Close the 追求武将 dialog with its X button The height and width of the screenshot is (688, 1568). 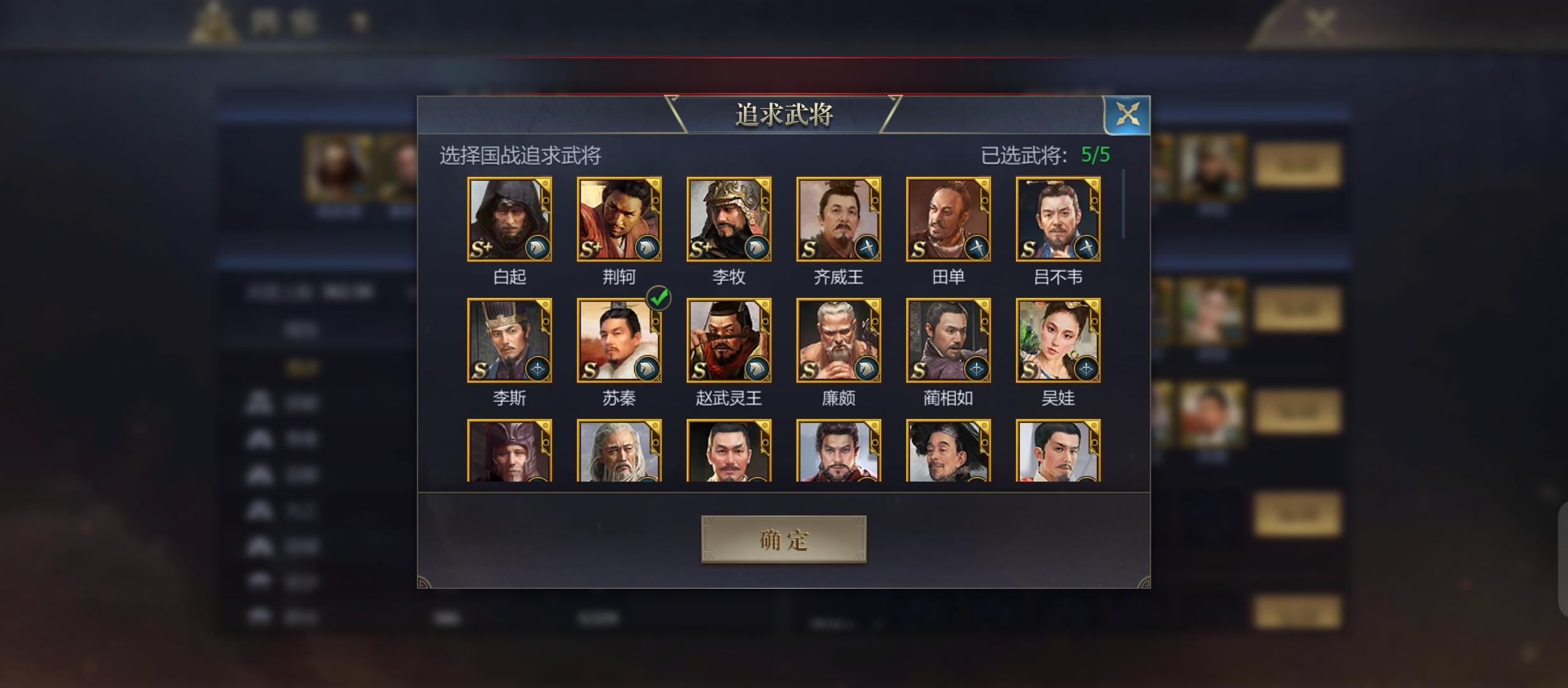(1129, 115)
